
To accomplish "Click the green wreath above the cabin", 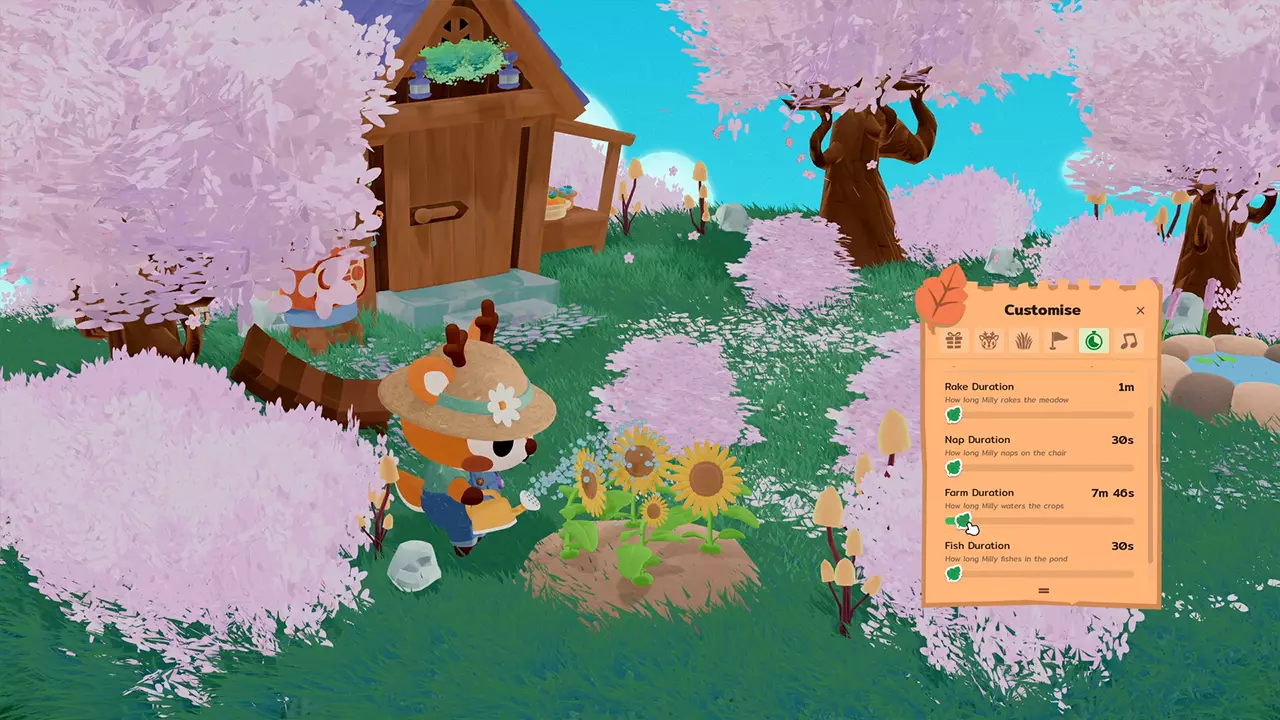I will (x=460, y=60).
